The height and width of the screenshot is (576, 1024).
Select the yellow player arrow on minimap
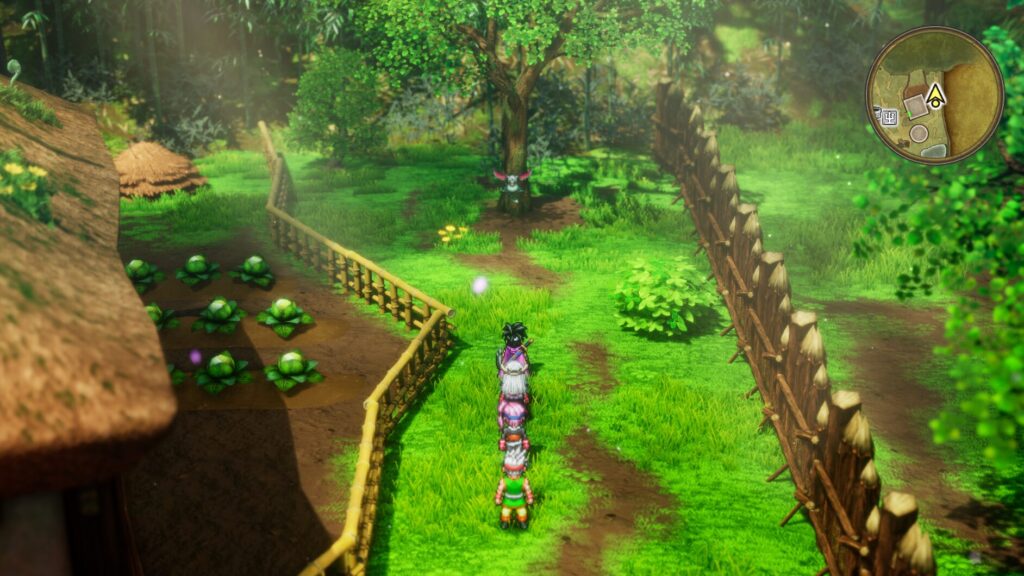935,96
